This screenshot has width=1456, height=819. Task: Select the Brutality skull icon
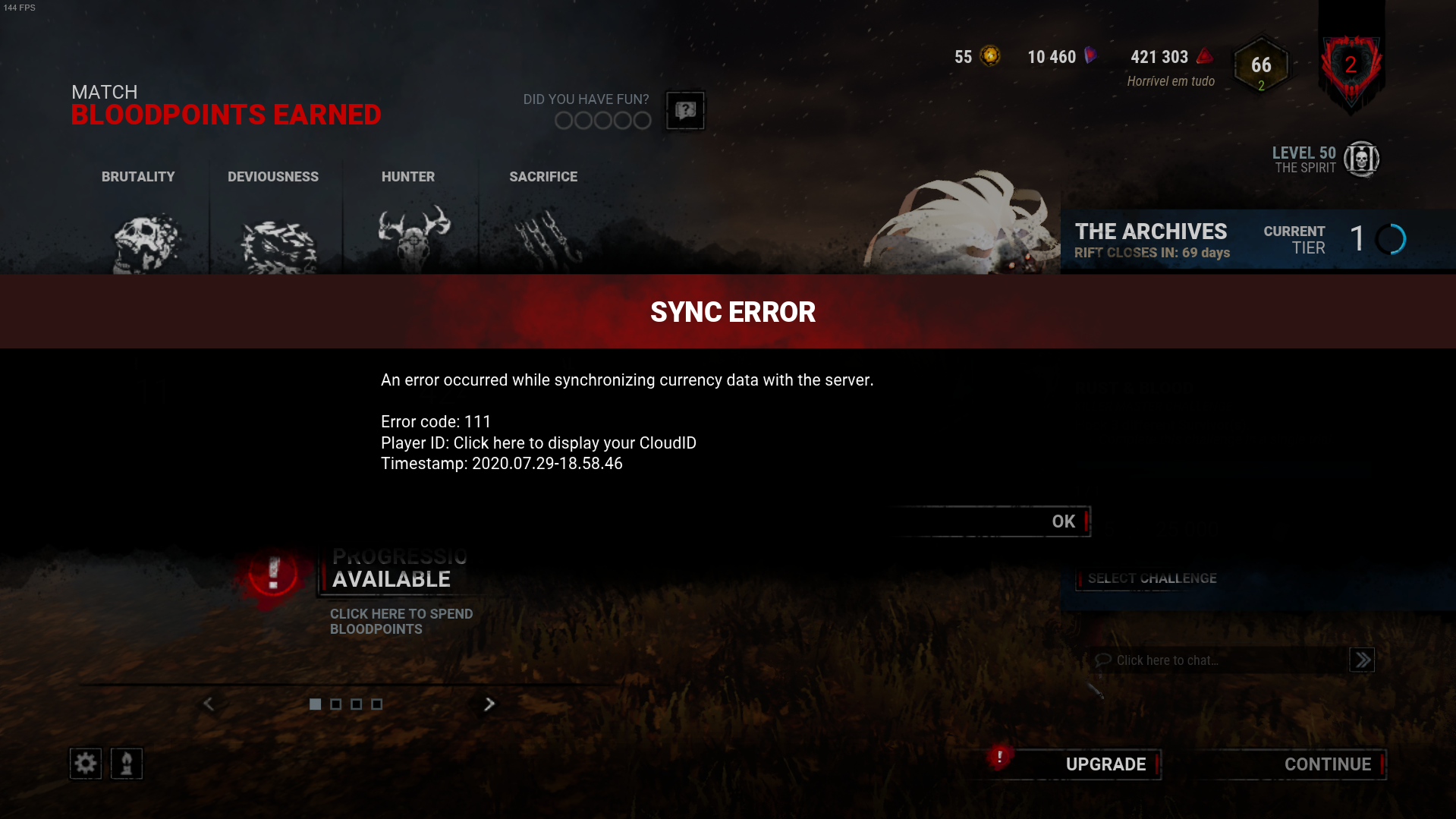(144, 239)
